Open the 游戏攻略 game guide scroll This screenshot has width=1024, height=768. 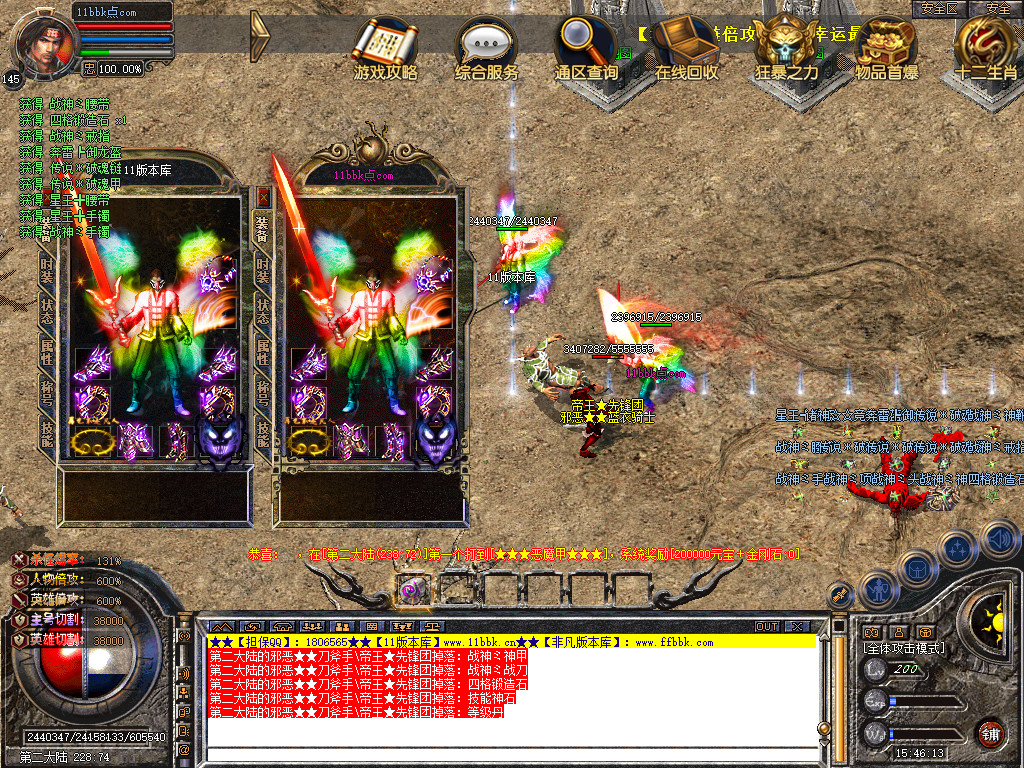(385, 48)
